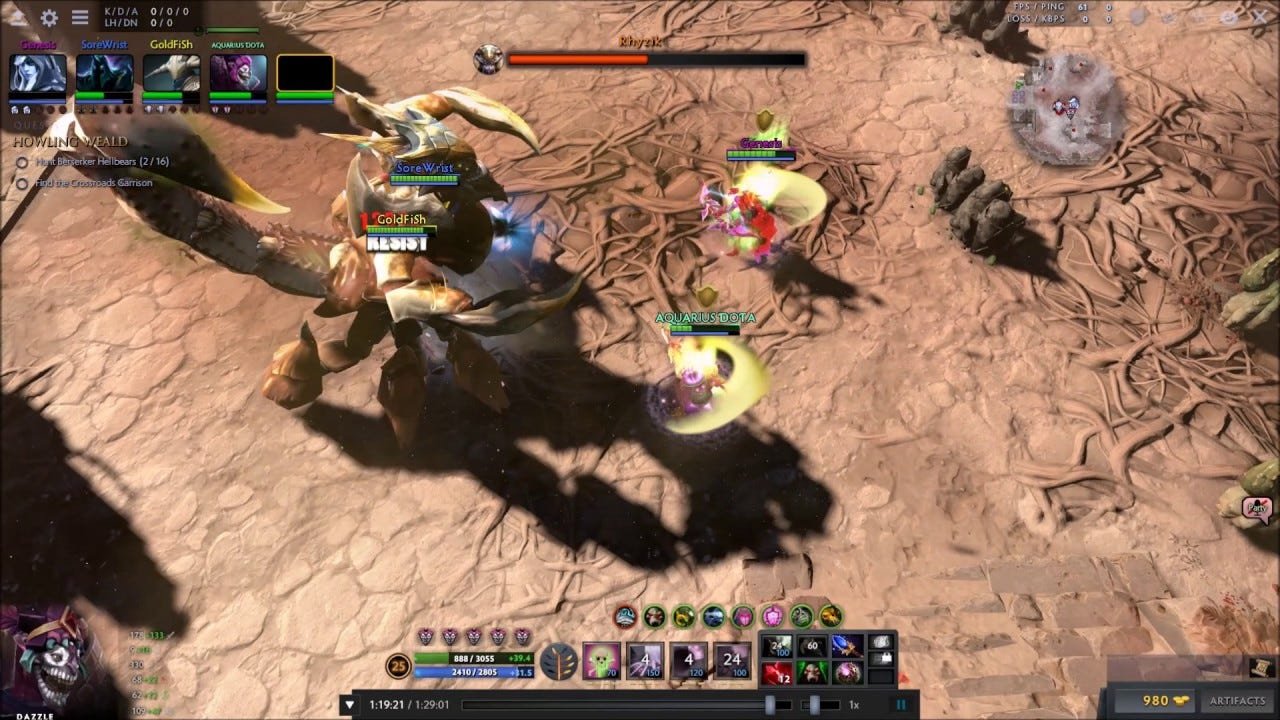Click the level 25 badge
This screenshot has height=720, width=1280.
(x=397, y=666)
